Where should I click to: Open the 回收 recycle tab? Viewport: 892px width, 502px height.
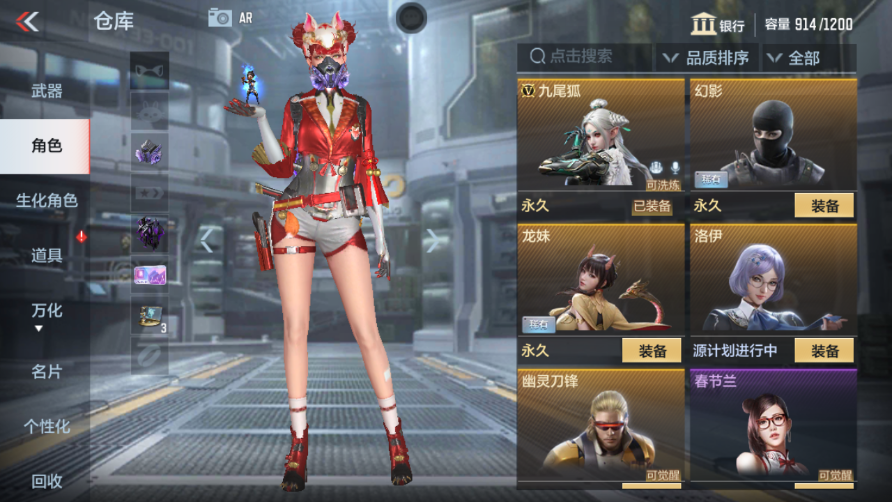click(46, 481)
